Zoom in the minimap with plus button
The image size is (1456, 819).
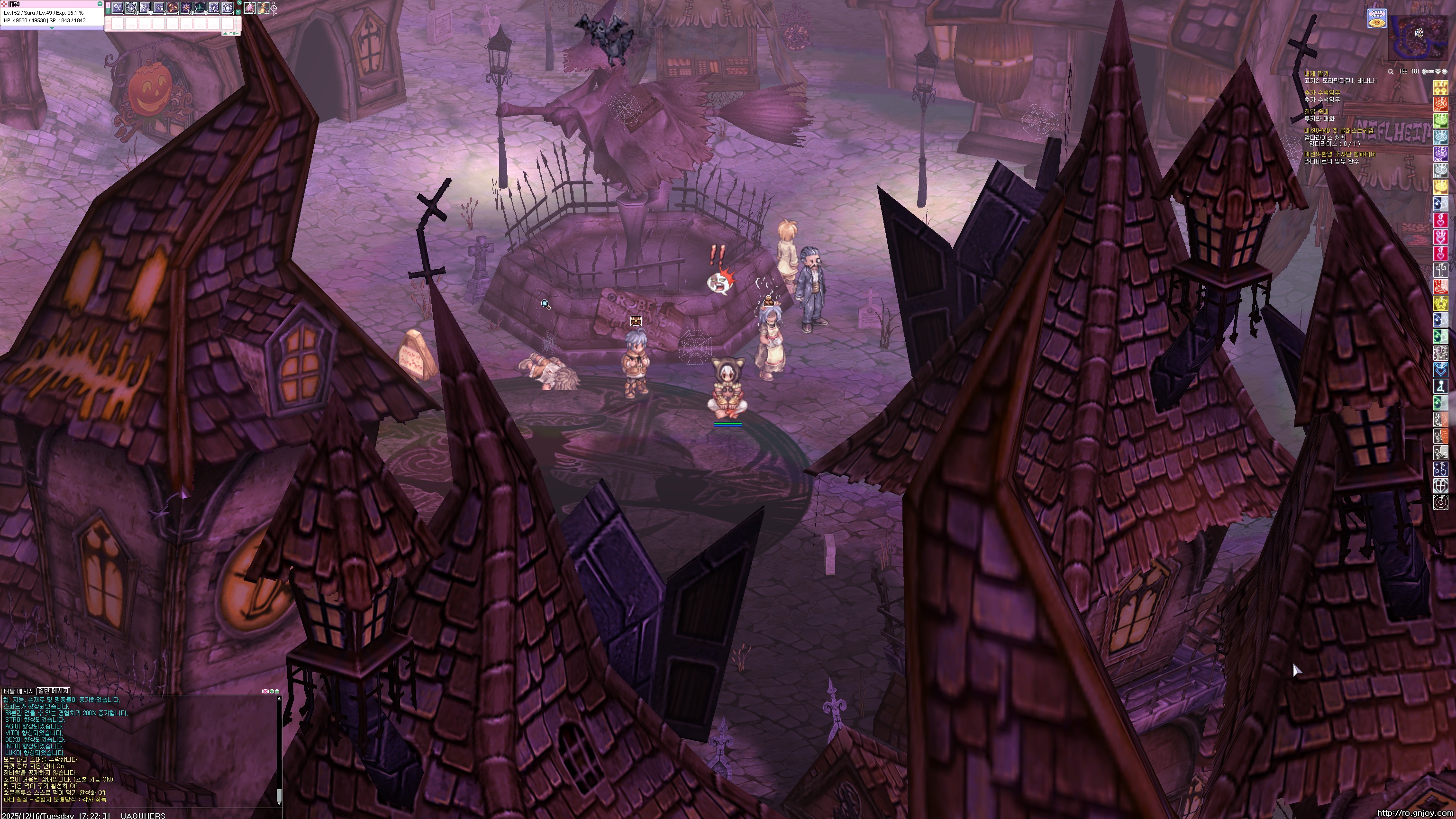click(1425, 72)
